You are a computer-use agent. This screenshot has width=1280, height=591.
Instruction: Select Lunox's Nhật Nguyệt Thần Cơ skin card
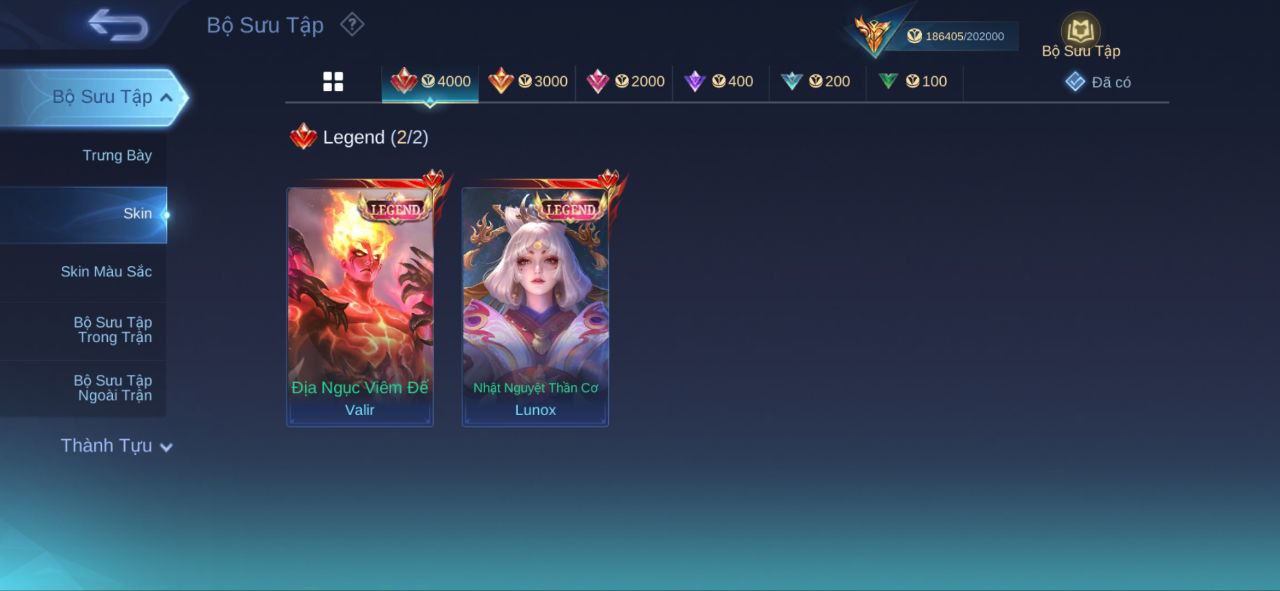pos(535,307)
